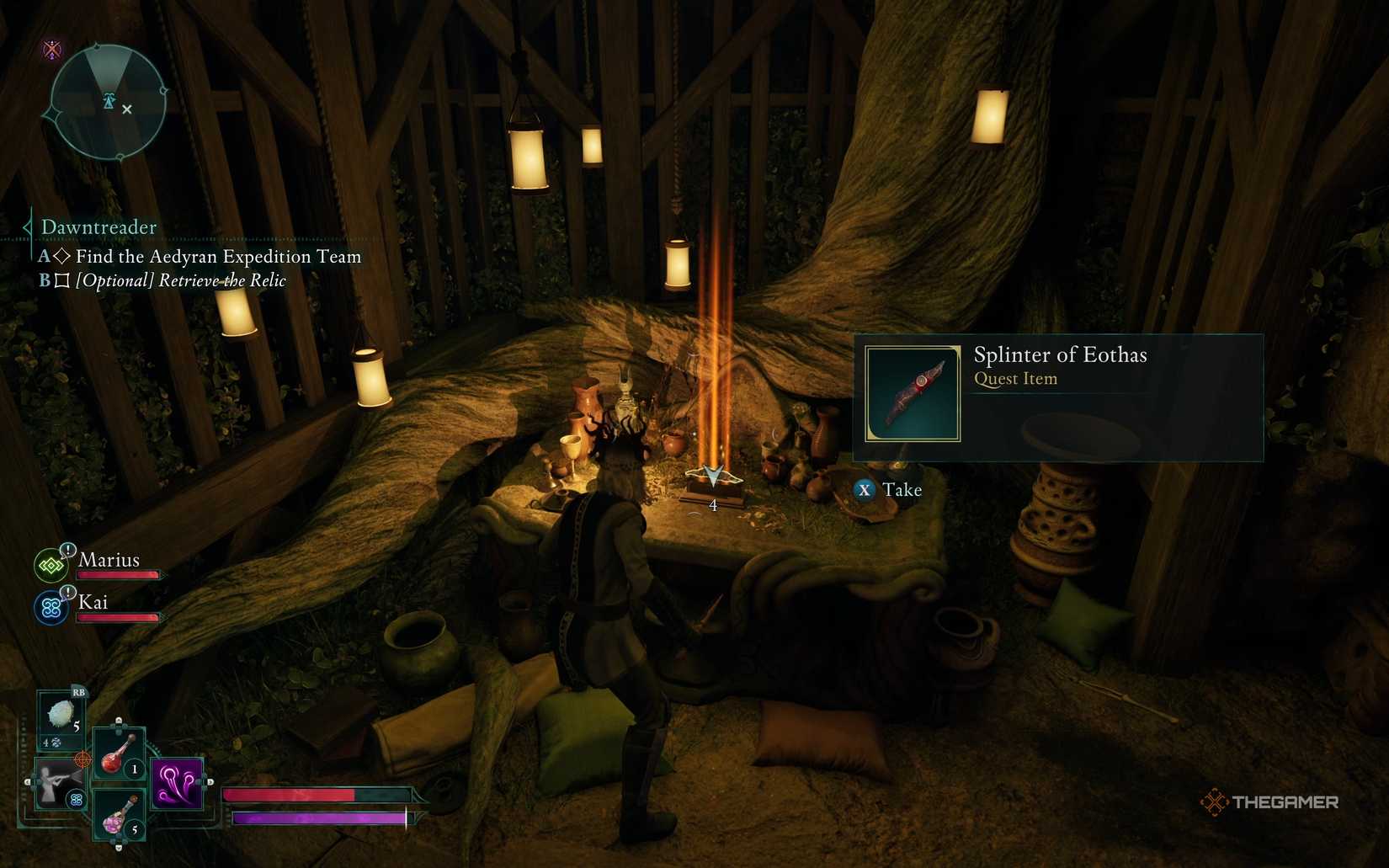
Task: Select Marius's green companion portrait icon
Action: point(52,565)
